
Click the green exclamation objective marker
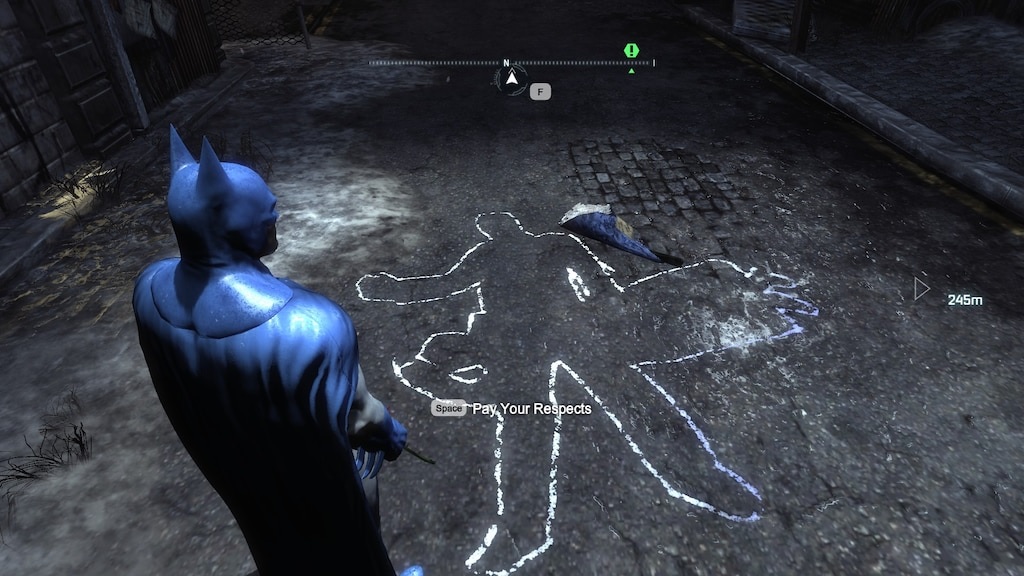pyautogui.click(x=631, y=50)
